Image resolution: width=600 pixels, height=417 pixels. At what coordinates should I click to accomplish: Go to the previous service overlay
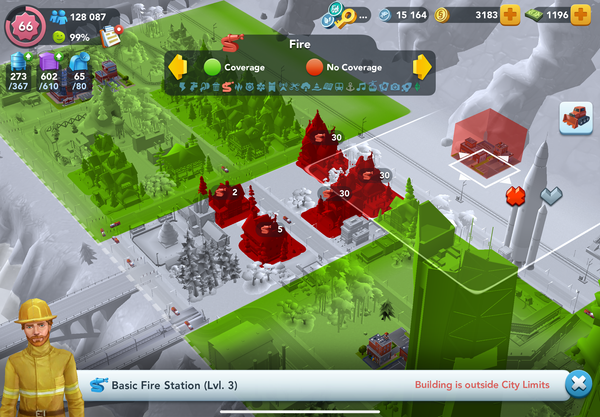coord(177,68)
